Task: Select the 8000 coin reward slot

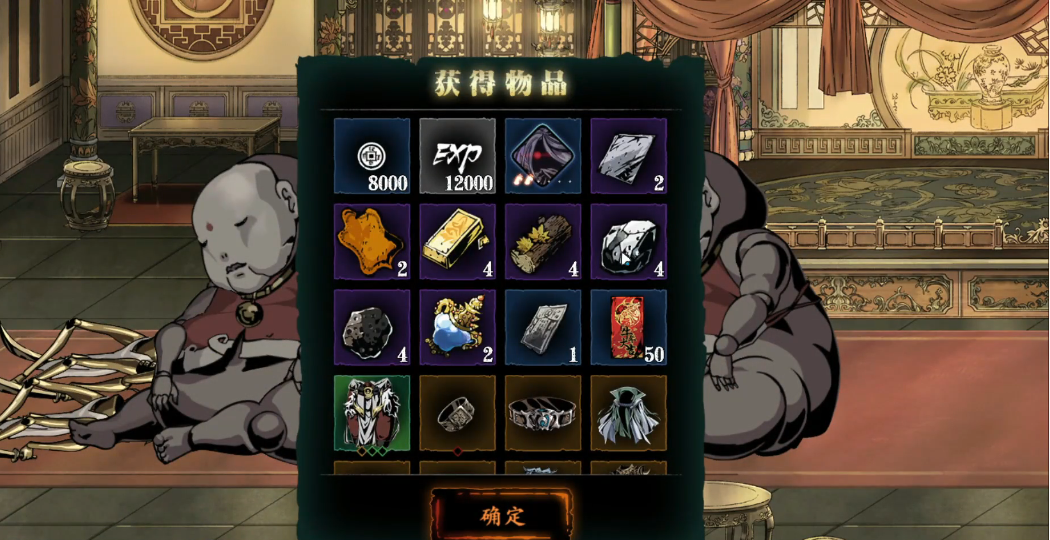Action: [x=372, y=156]
